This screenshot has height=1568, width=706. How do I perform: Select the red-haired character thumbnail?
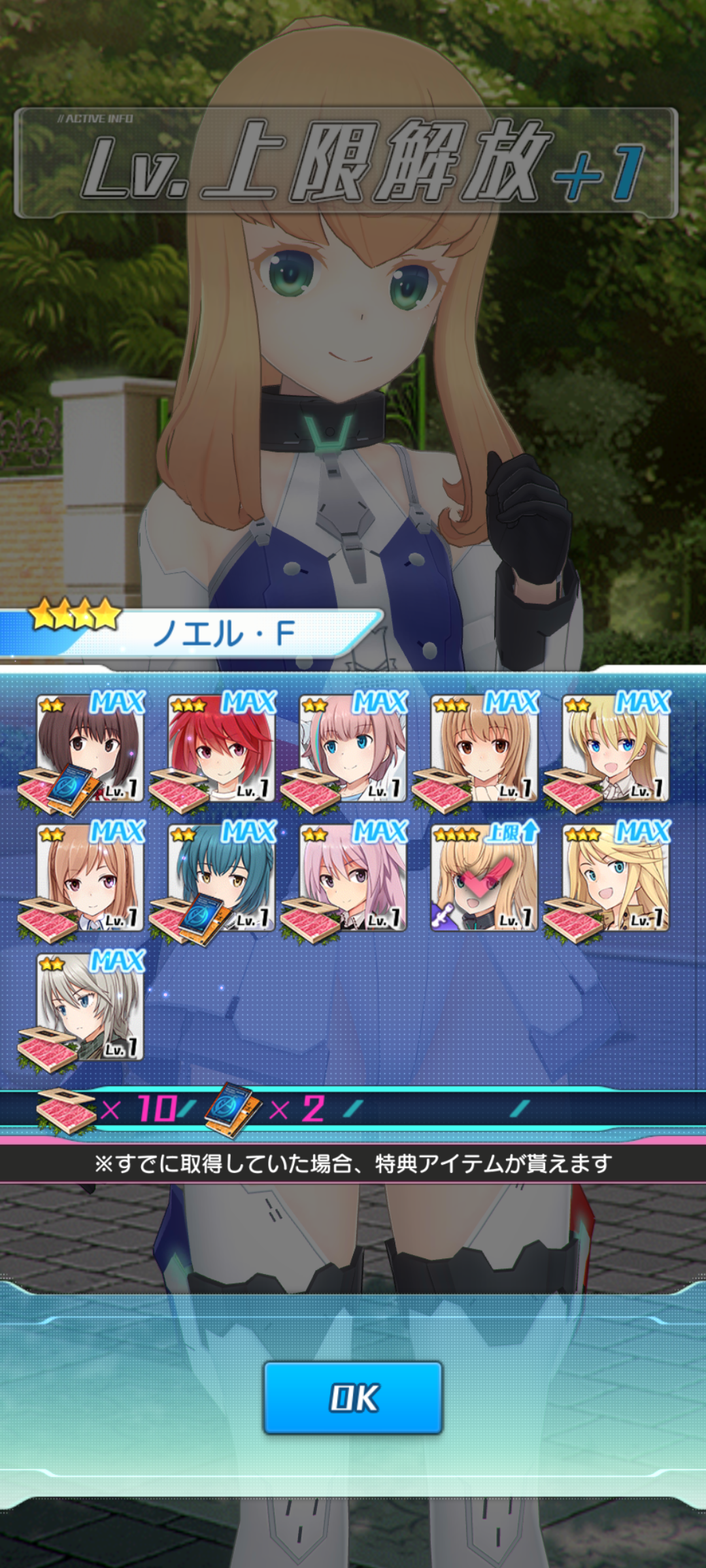(222, 748)
